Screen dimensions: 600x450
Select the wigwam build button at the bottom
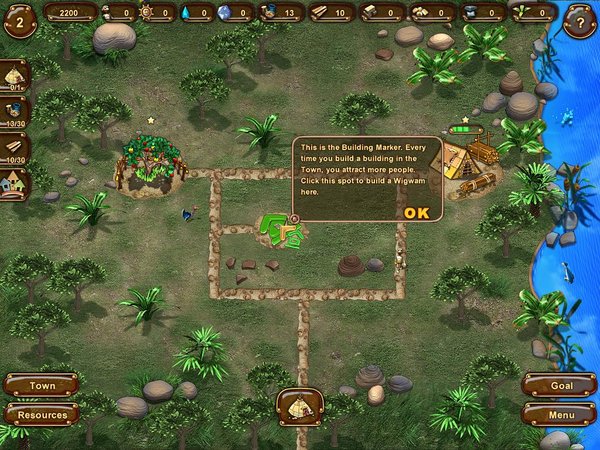pos(299,406)
